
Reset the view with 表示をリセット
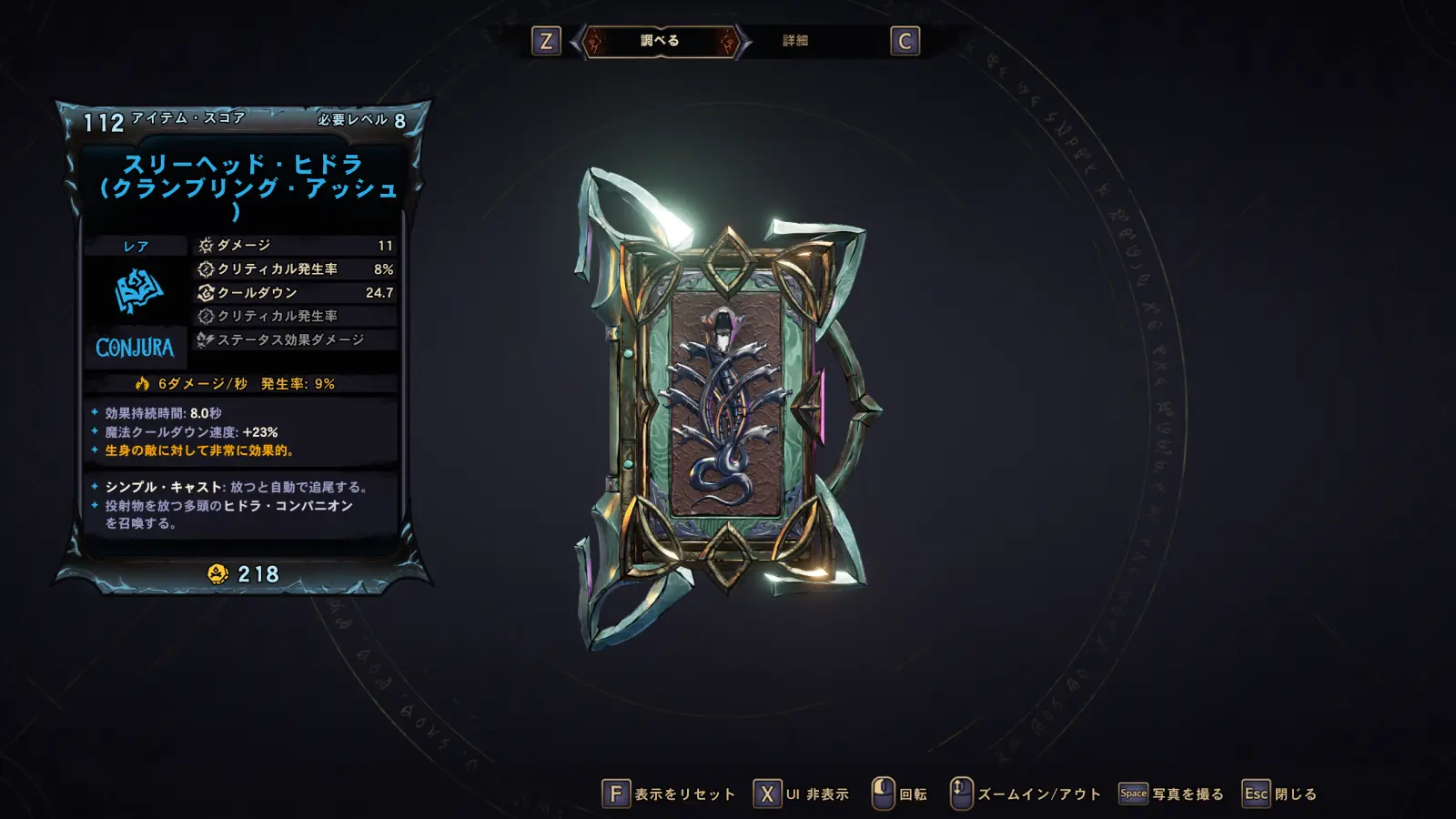tap(670, 794)
